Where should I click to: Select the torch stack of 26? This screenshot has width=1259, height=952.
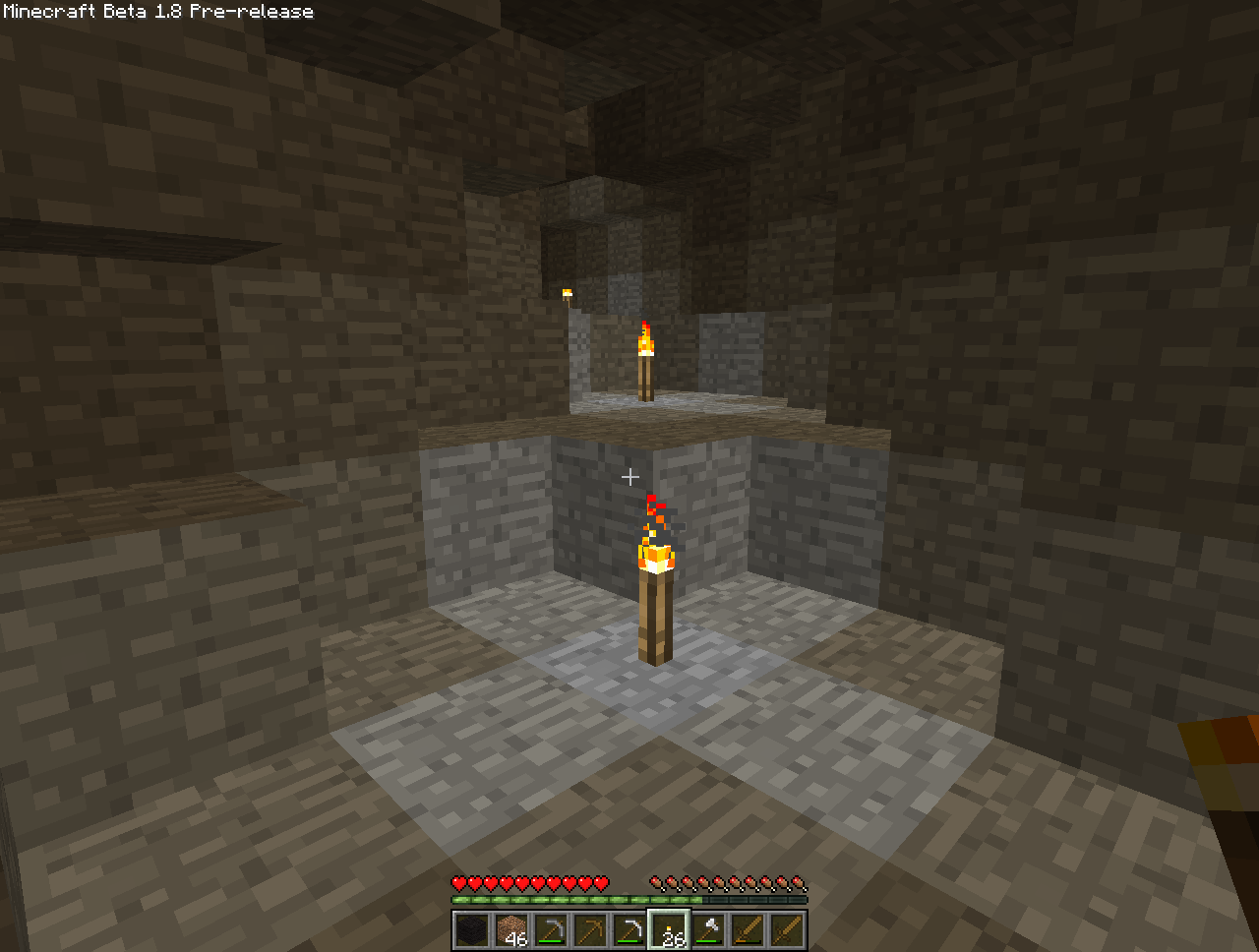click(669, 930)
